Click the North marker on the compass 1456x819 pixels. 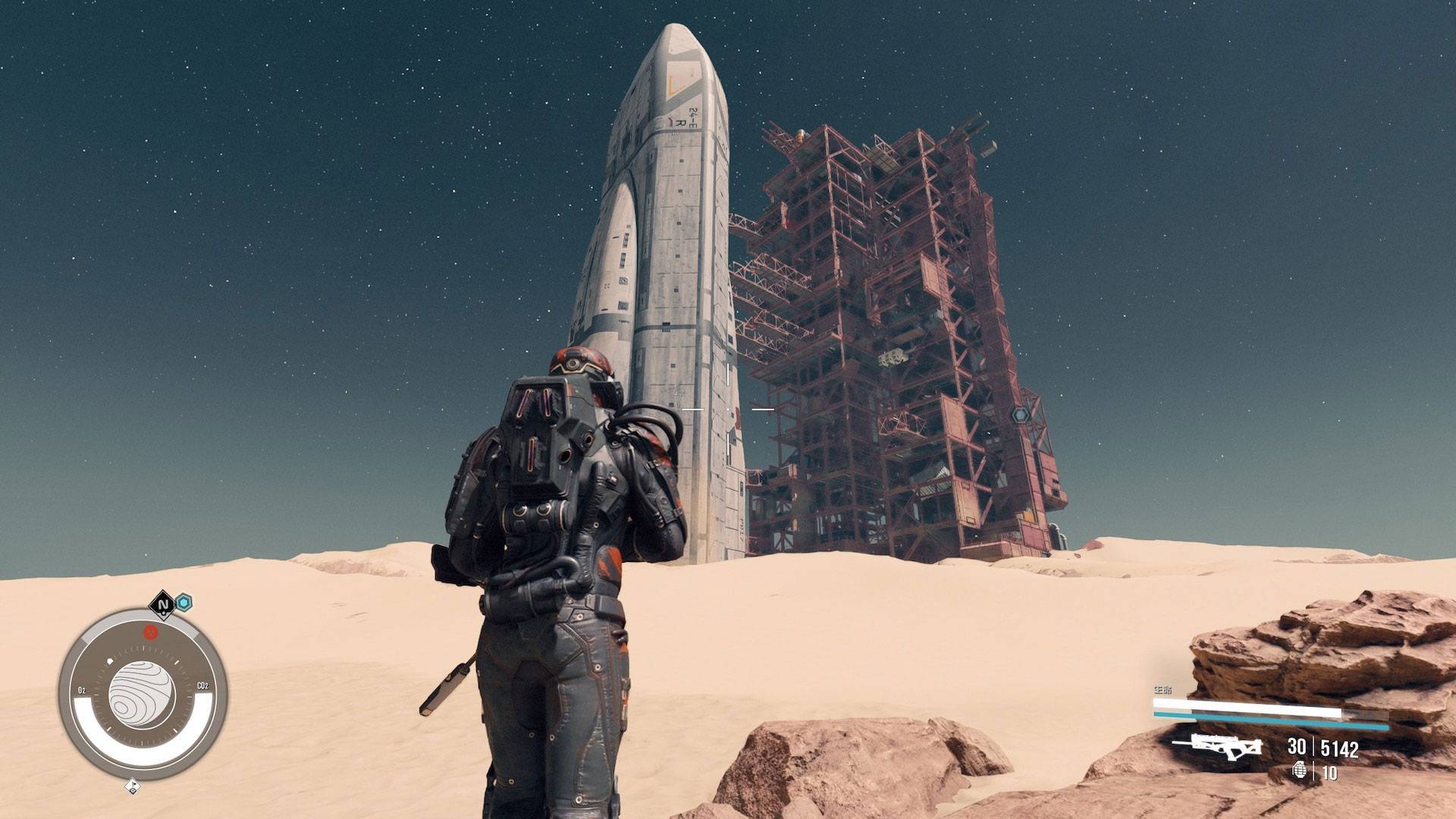pos(162,604)
